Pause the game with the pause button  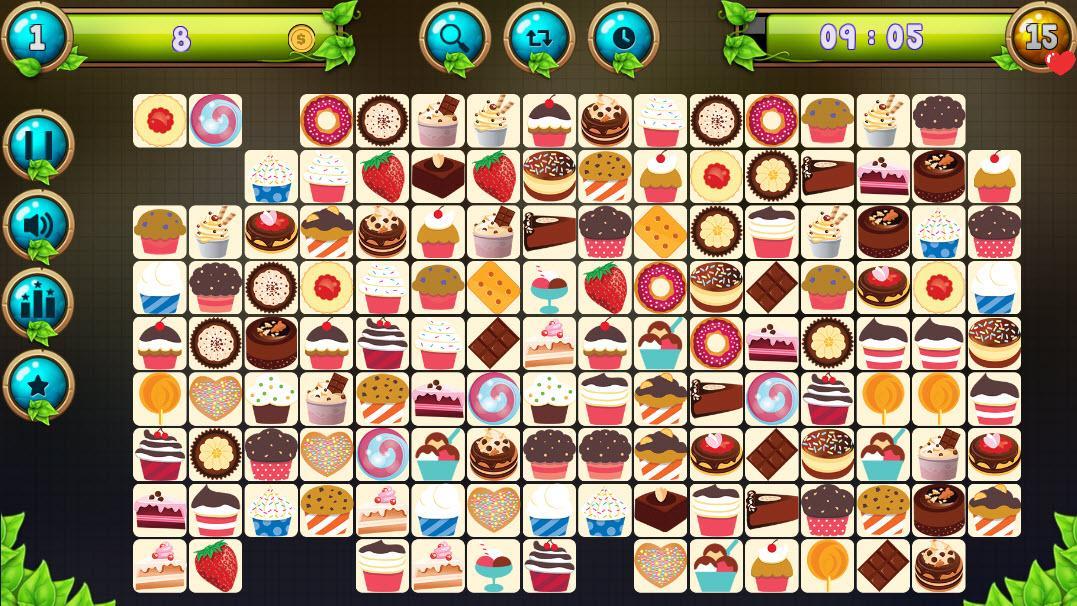39,145
